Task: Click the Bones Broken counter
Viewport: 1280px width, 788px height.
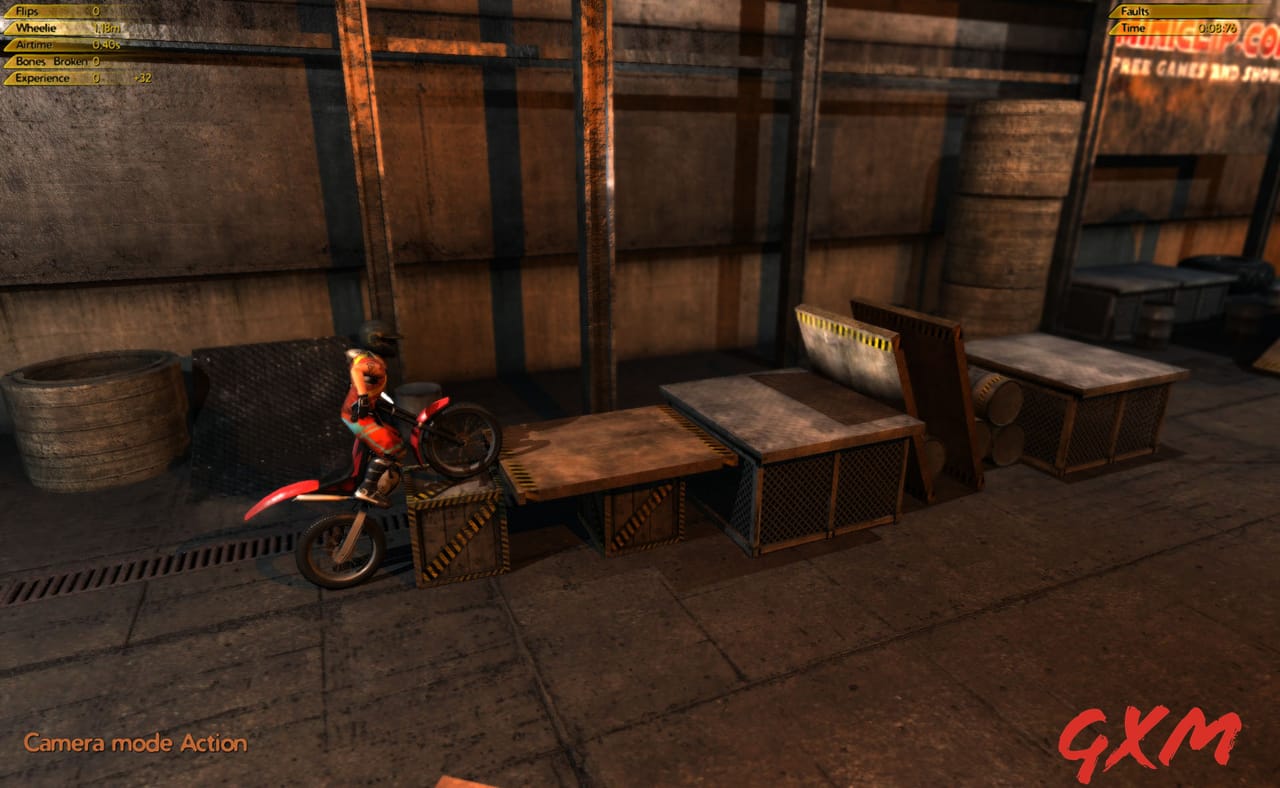Action: (x=60, y=59)
